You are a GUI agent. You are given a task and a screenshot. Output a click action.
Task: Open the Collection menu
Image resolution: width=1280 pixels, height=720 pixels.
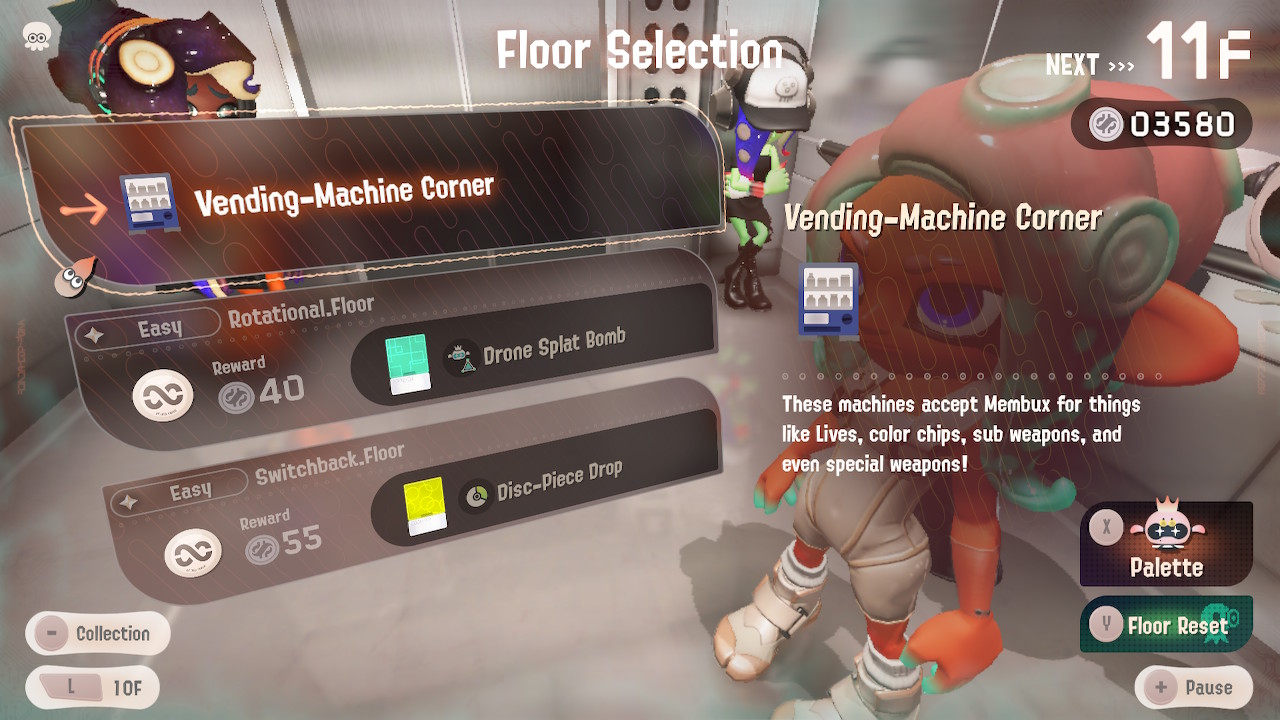97,633
